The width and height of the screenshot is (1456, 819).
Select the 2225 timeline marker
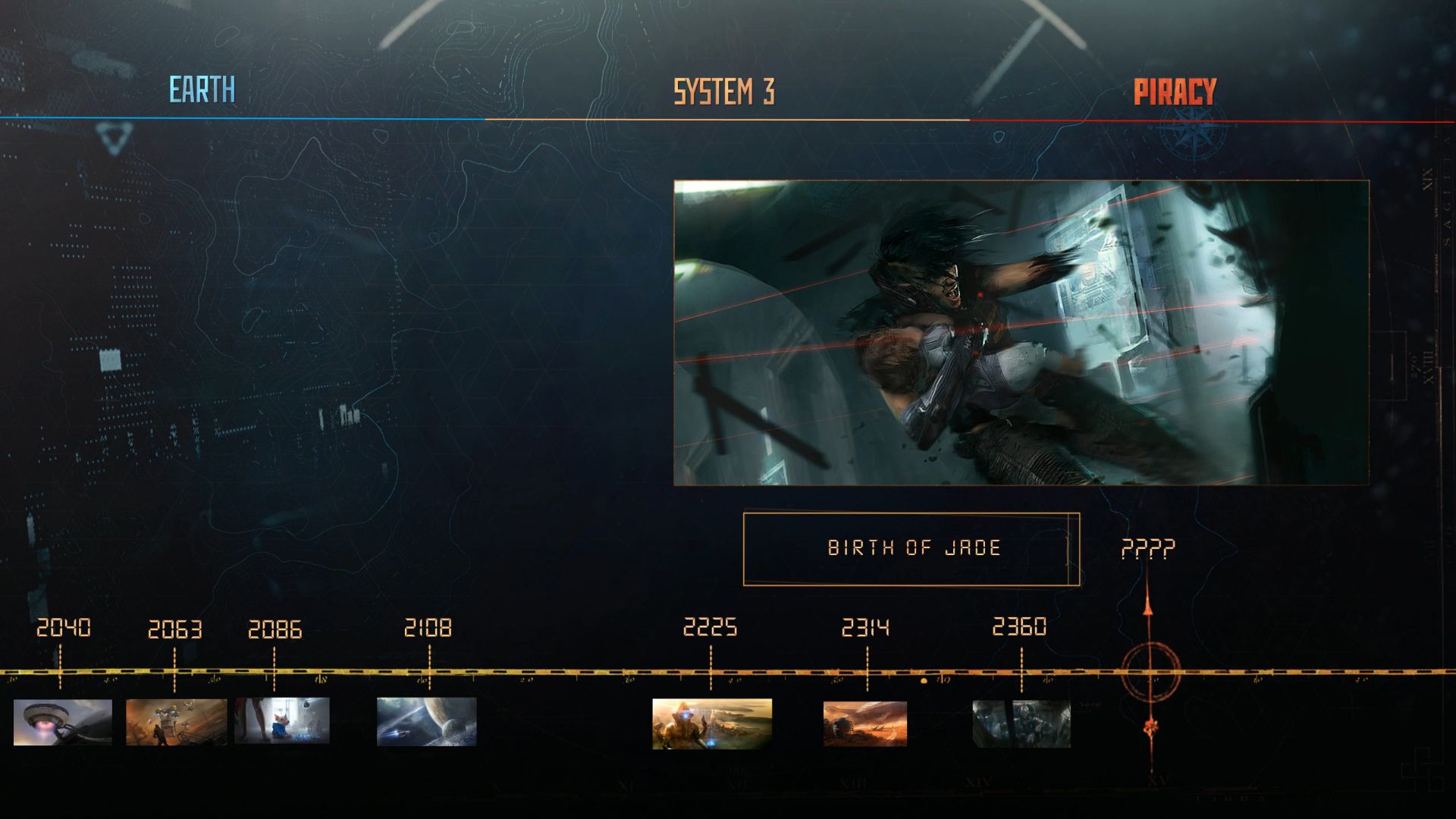(x=710, y=628)
